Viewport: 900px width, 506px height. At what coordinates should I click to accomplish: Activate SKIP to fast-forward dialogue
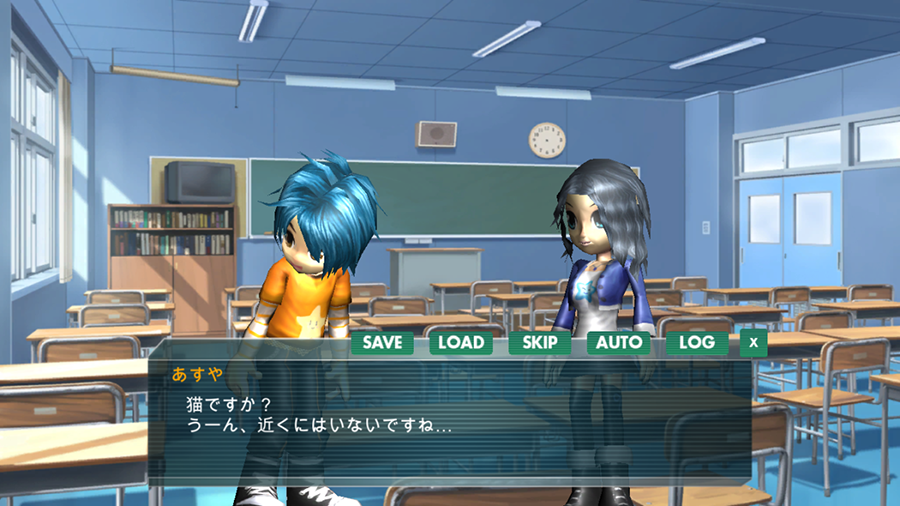[x=540, y=342]
